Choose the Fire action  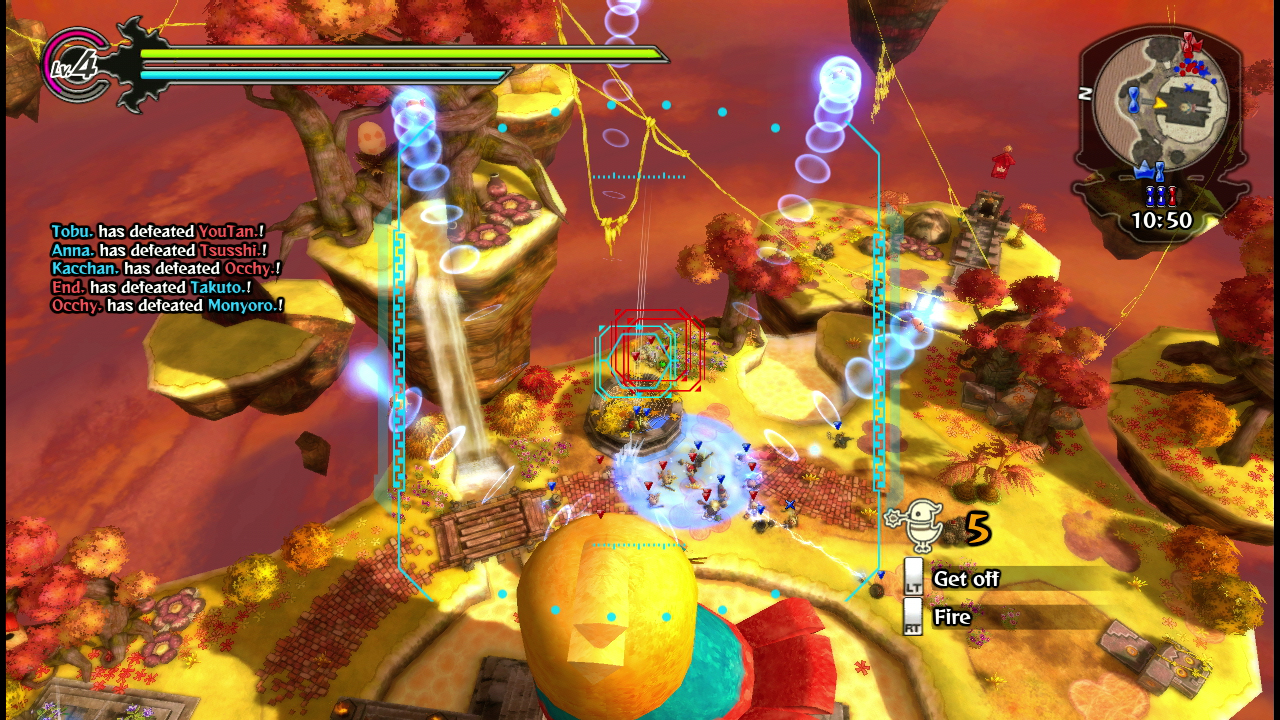click(951, 617)
